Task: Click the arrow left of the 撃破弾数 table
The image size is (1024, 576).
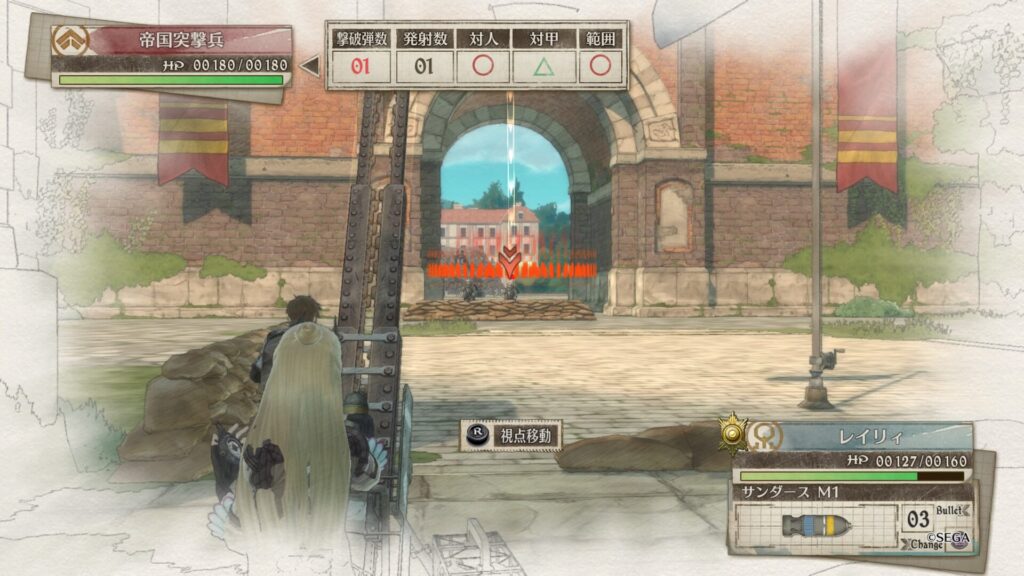Action: (x=311, y=66)
